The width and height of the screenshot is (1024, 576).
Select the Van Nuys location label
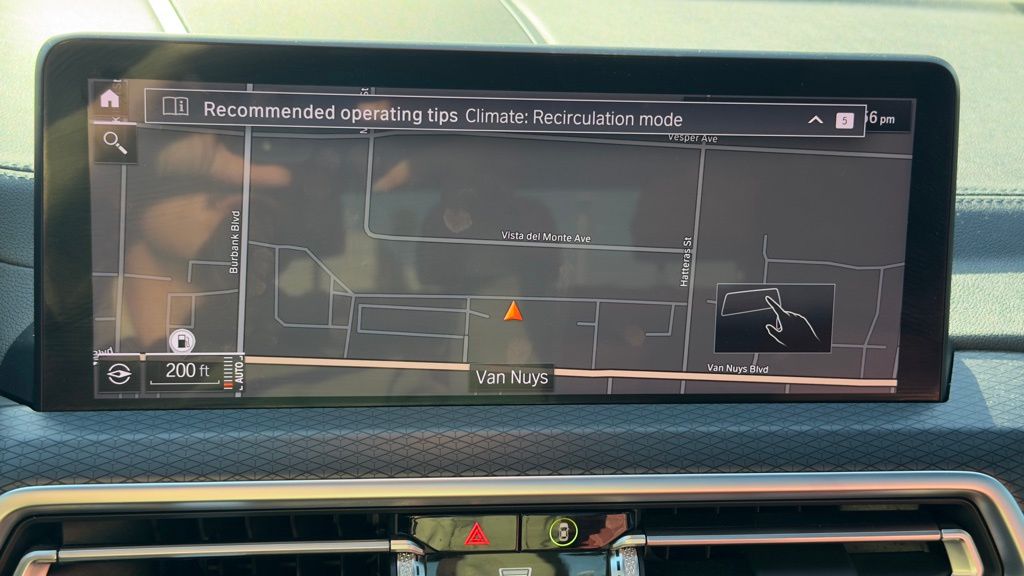pos(511,377)
